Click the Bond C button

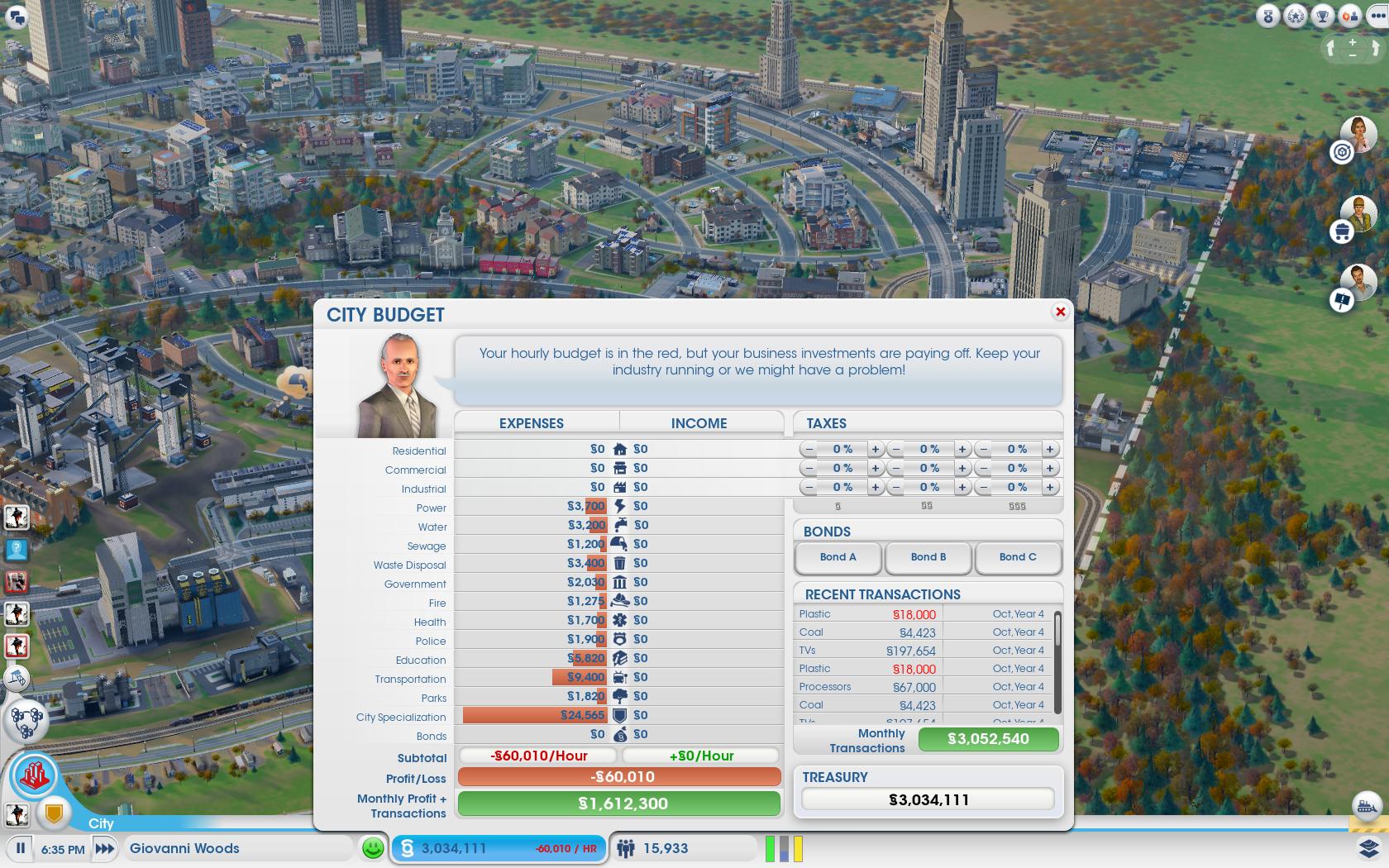[x=1018, y=557]
